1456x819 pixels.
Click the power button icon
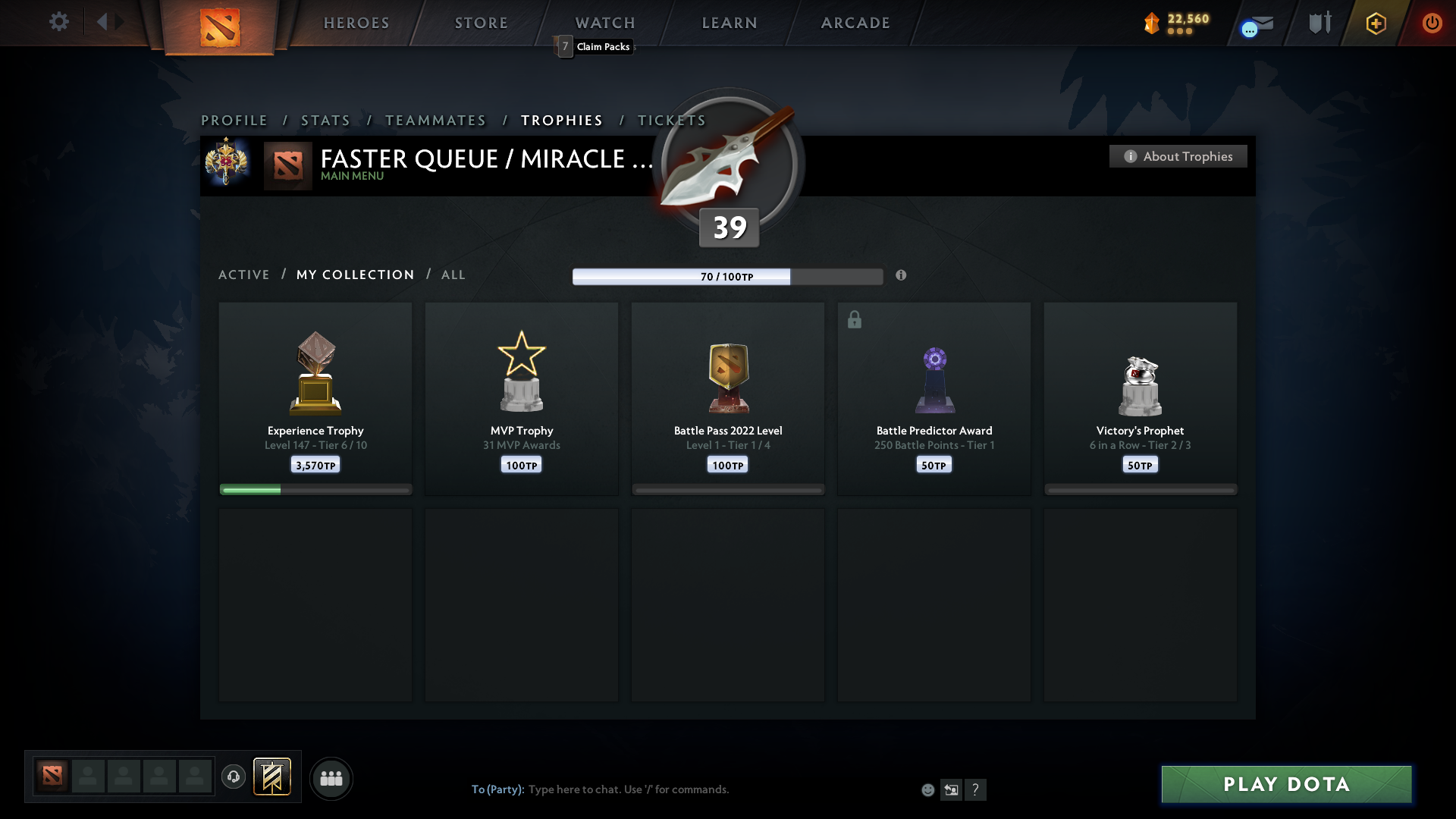click(x=1432, y=23)
